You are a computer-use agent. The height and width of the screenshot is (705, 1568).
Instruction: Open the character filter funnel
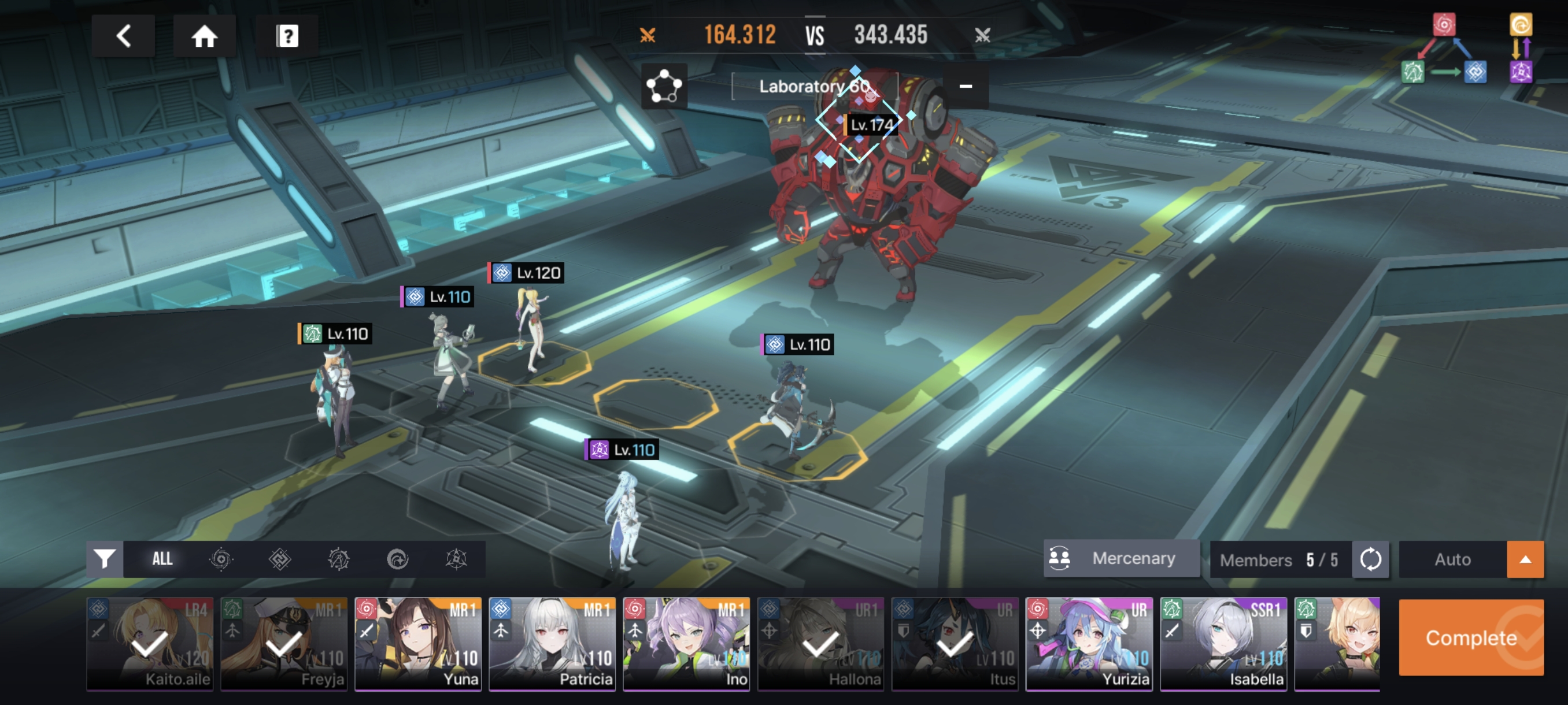[x=105, y=559]
